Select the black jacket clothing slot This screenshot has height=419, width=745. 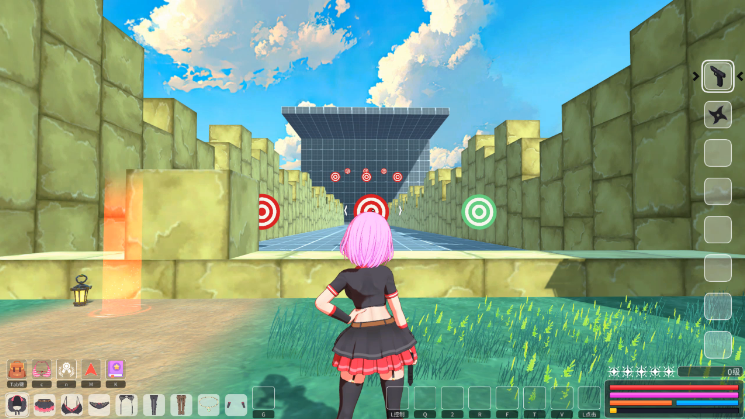click(18, 404)
